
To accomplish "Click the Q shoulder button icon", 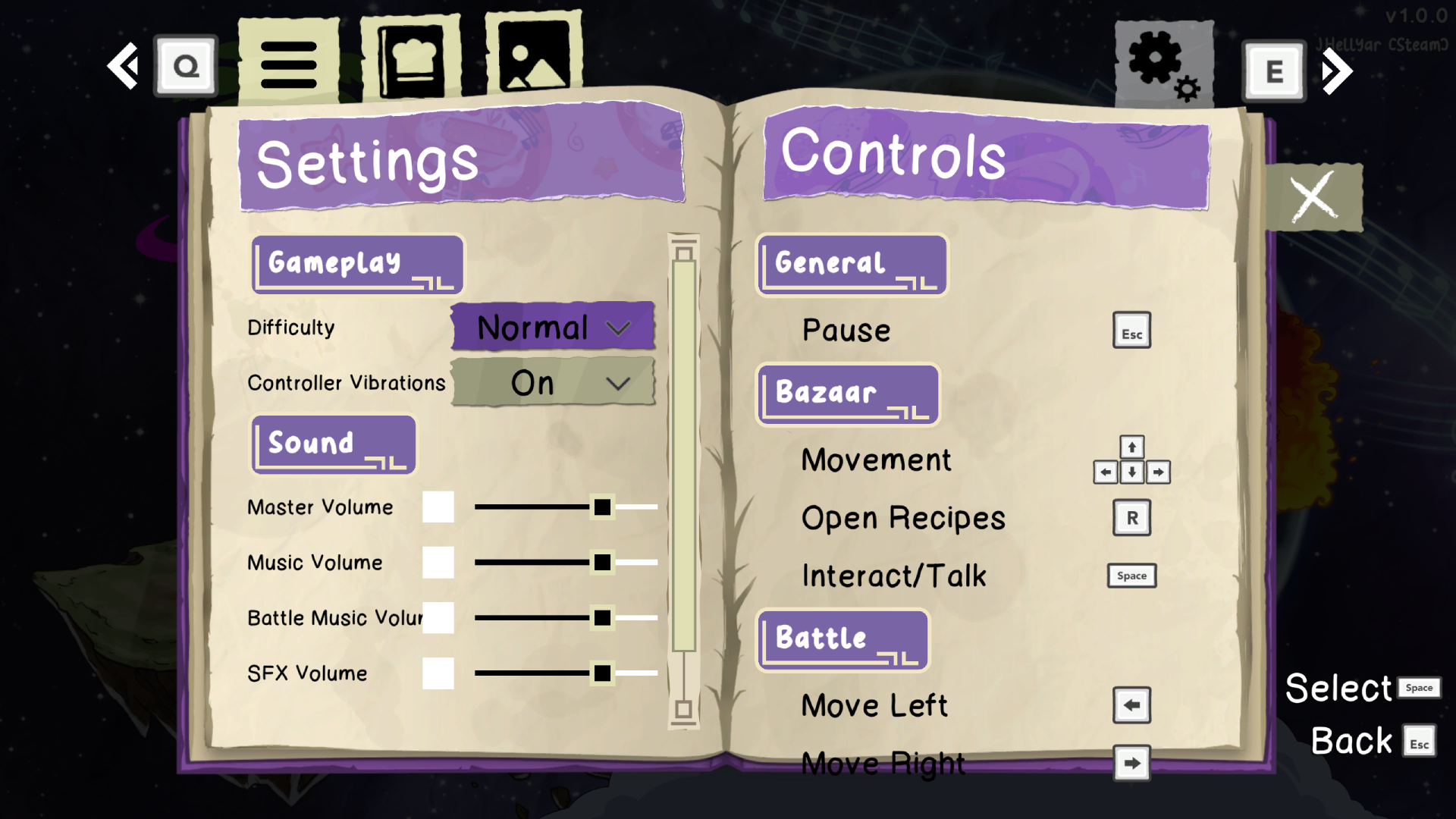I will 185,66.
